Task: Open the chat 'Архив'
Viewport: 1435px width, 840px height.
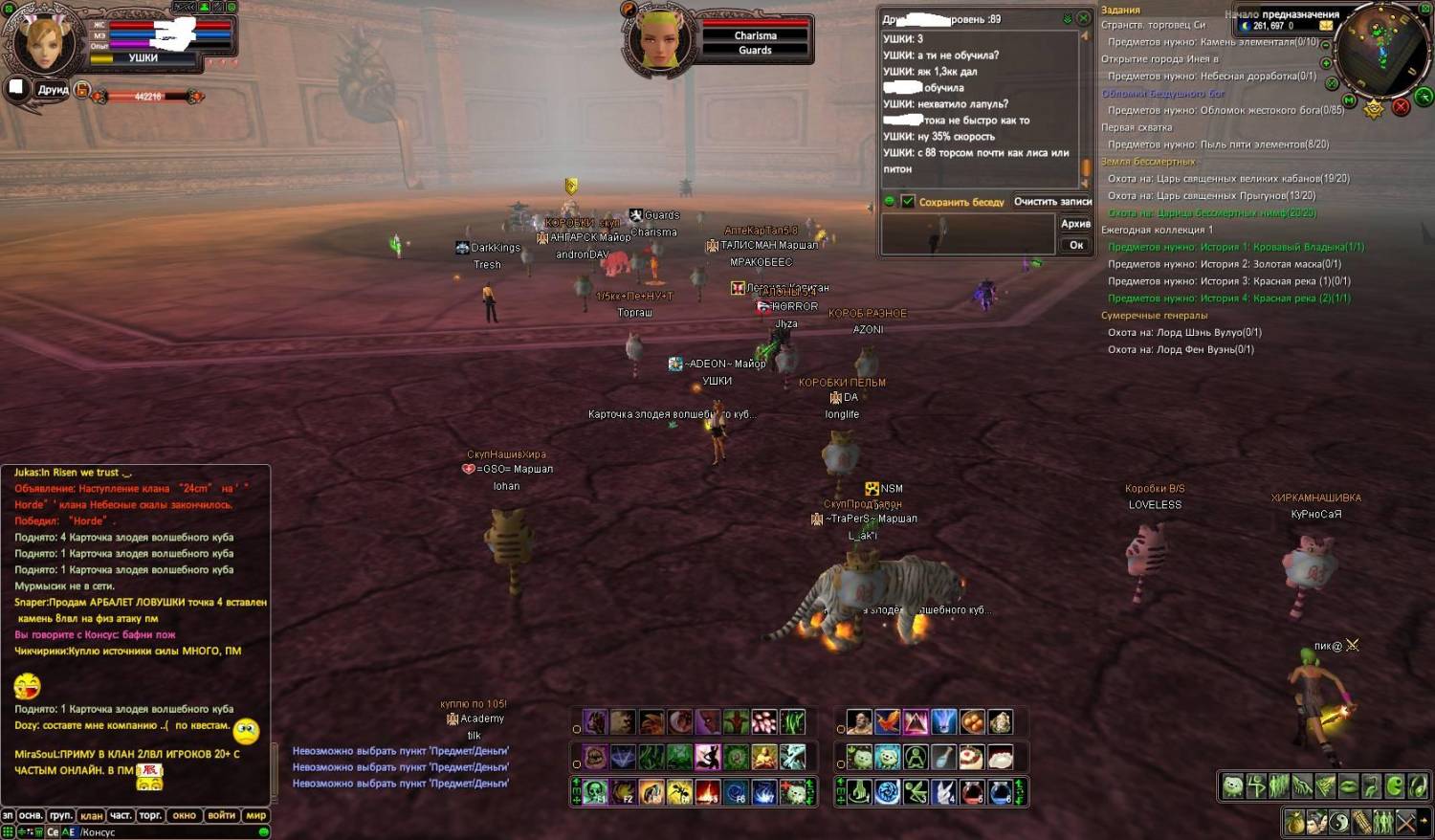Action: coord(1075,224)
